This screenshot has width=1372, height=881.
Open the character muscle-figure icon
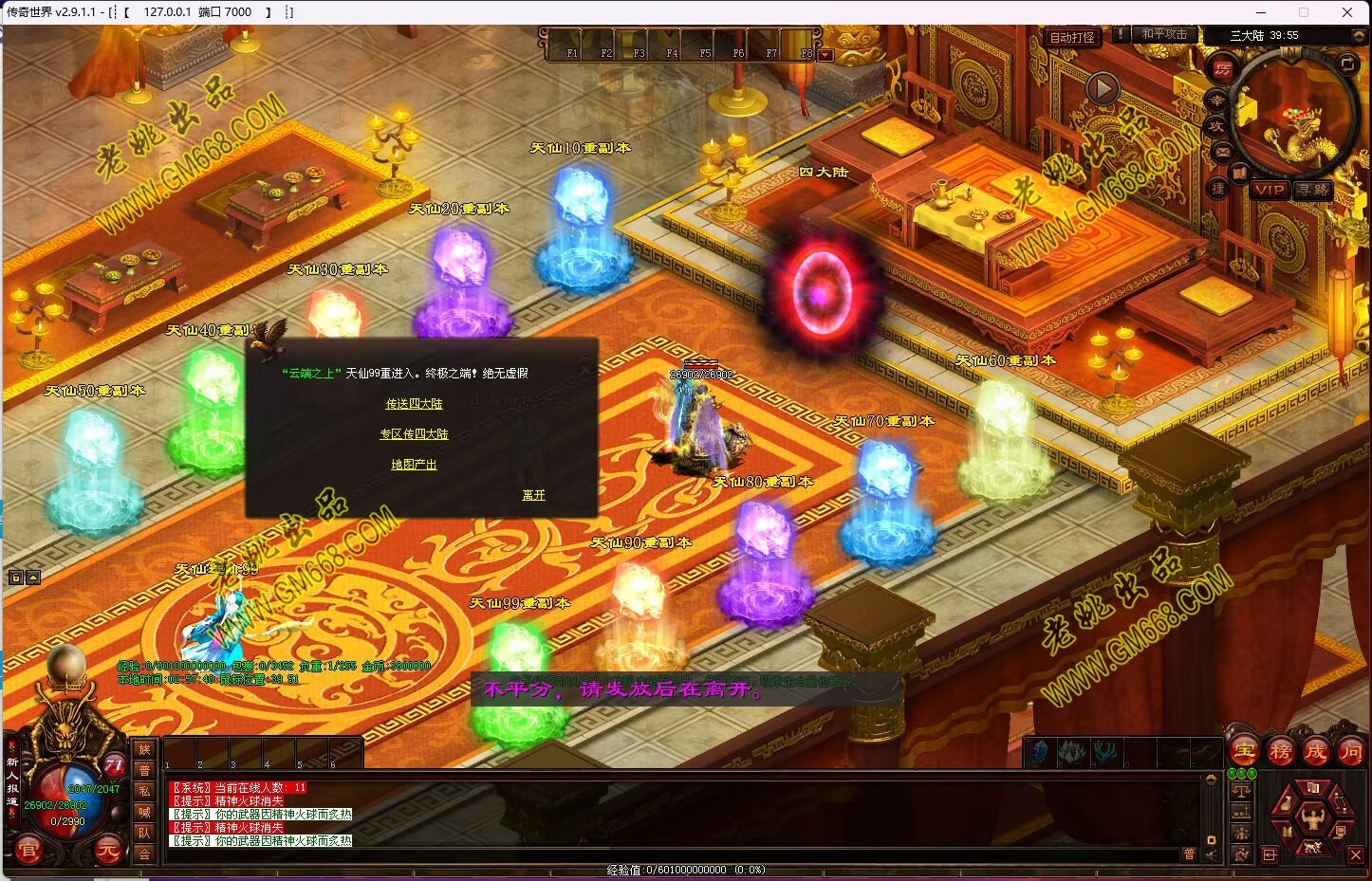coord(1313,817)
